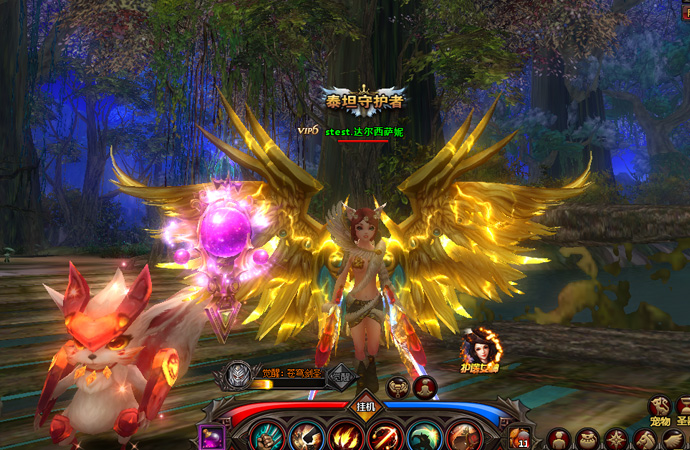Image resolution: width=690 pixels, height=450 pixels.
Task: Click the 觉醒 awakening diamond button
Action: (341, 376)
